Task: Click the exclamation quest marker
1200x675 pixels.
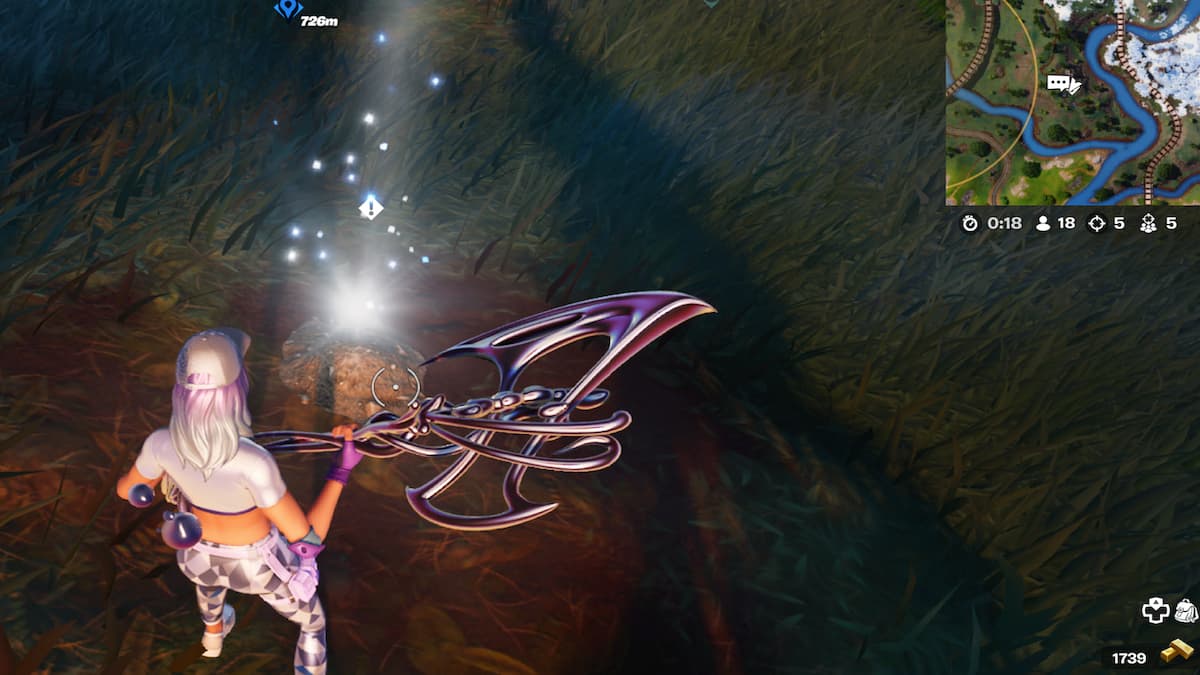Action: (371, 208)
